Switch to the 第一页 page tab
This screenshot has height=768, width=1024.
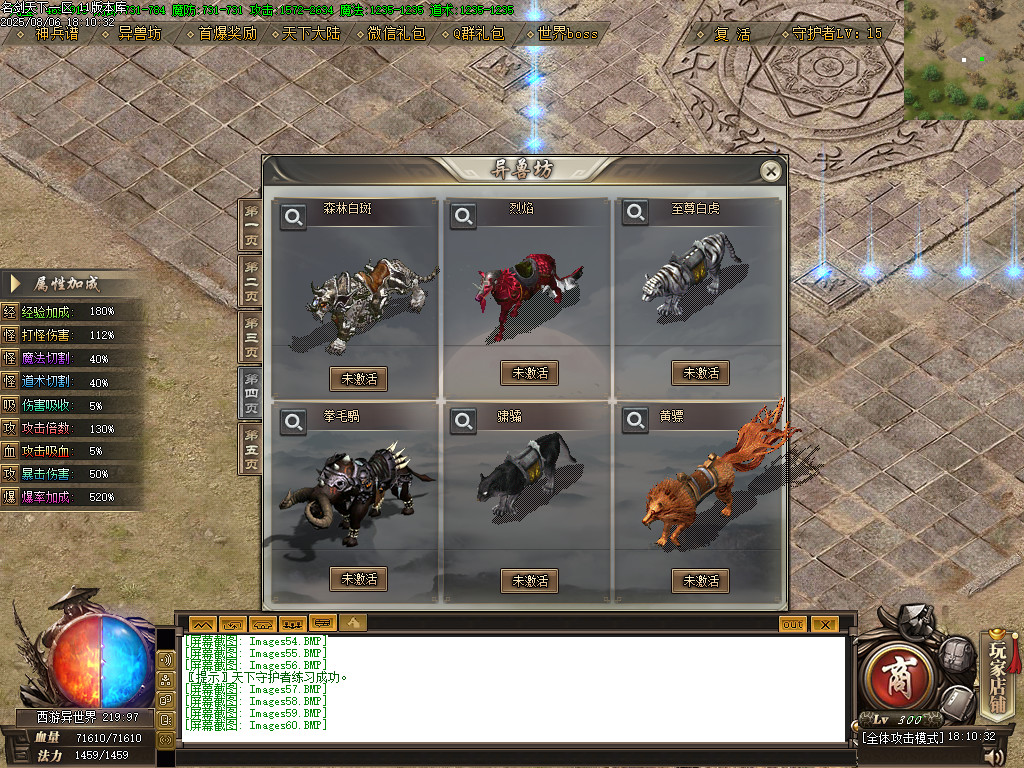pyautogui.click(x=250, y=224)
